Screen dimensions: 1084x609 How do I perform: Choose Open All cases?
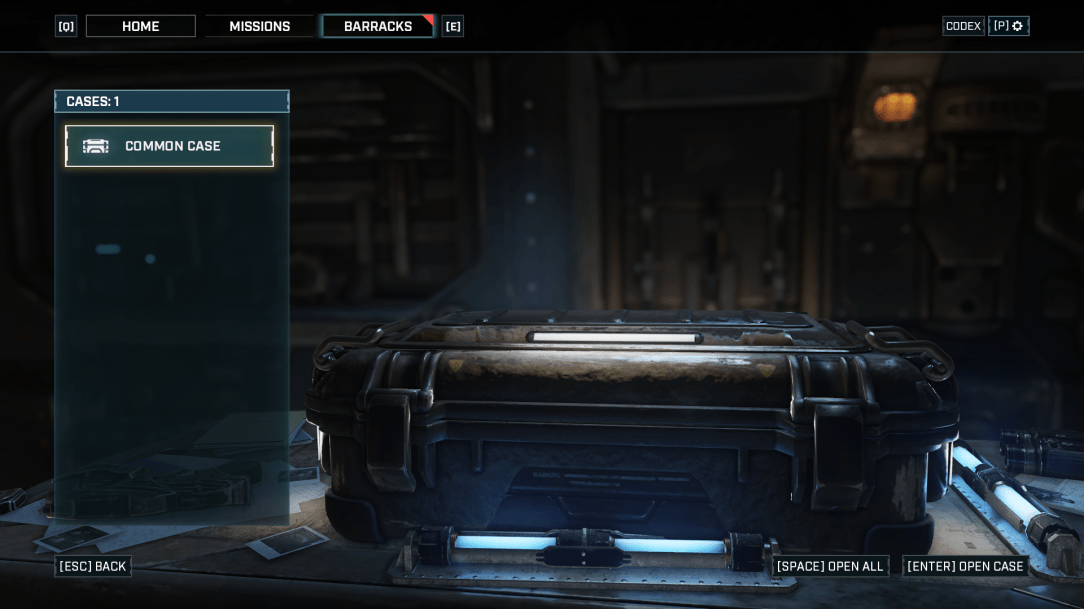tap(830, 566)
